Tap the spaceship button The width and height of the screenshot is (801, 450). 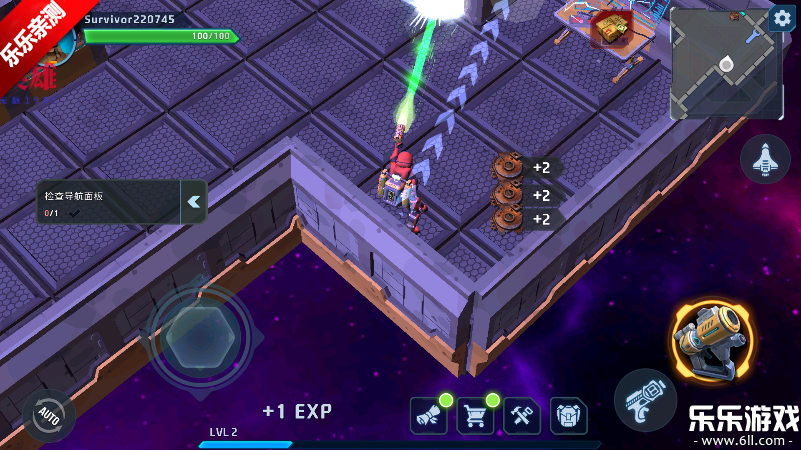click(765, 159)
